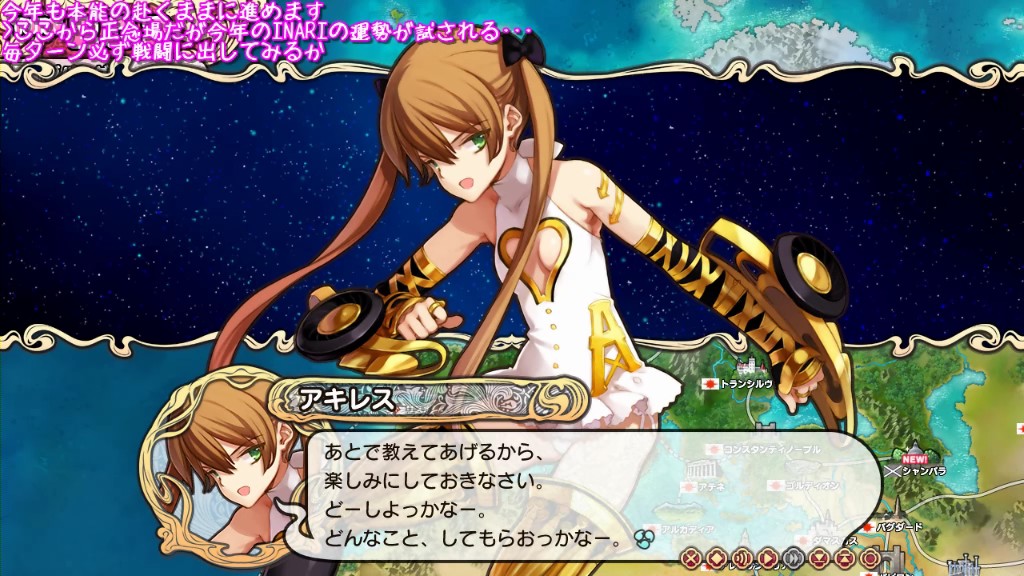Replay voice with the sound-wave icon

(742, 557)
